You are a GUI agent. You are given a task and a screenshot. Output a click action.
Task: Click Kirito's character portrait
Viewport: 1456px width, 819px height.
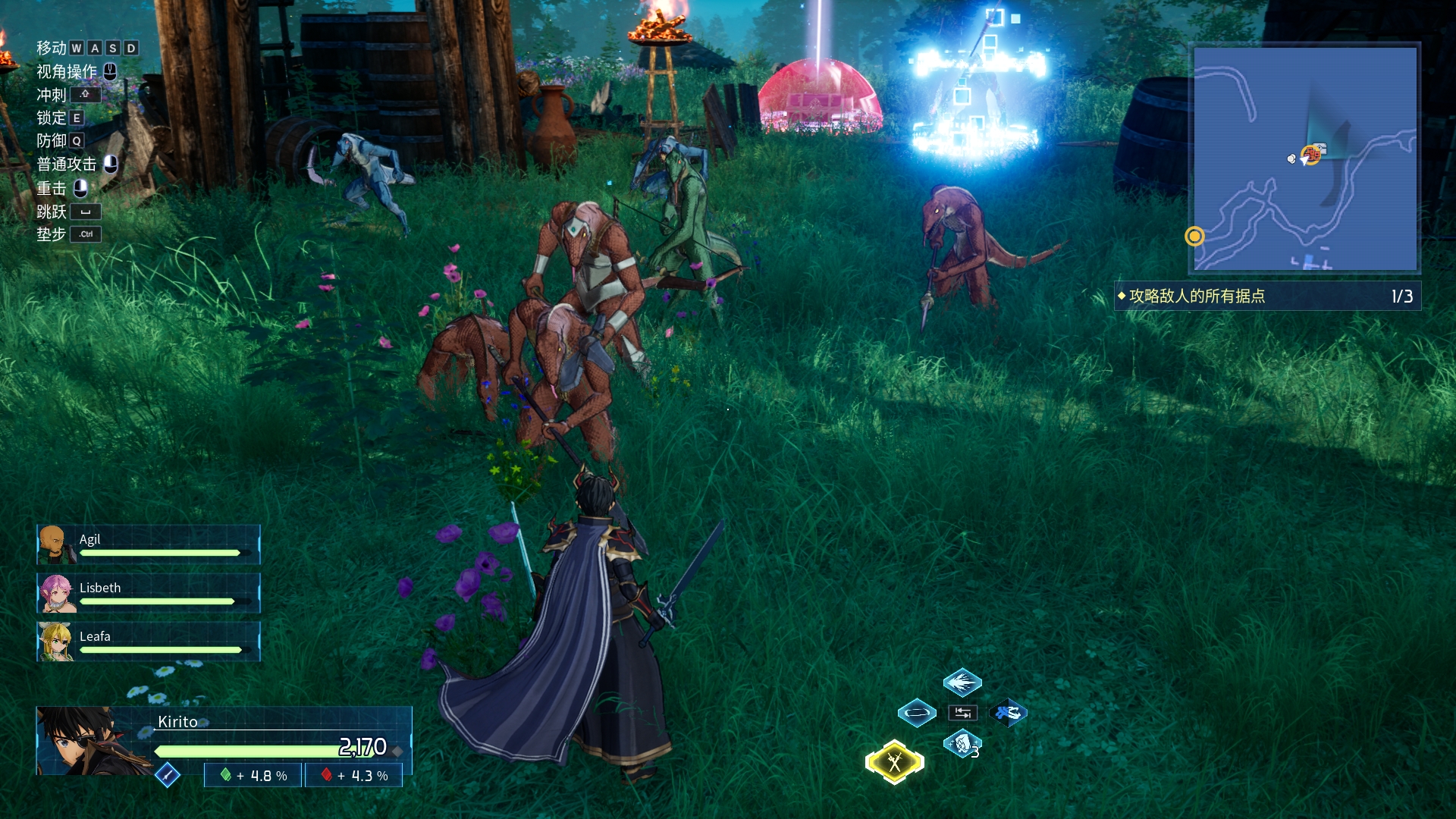83,741
